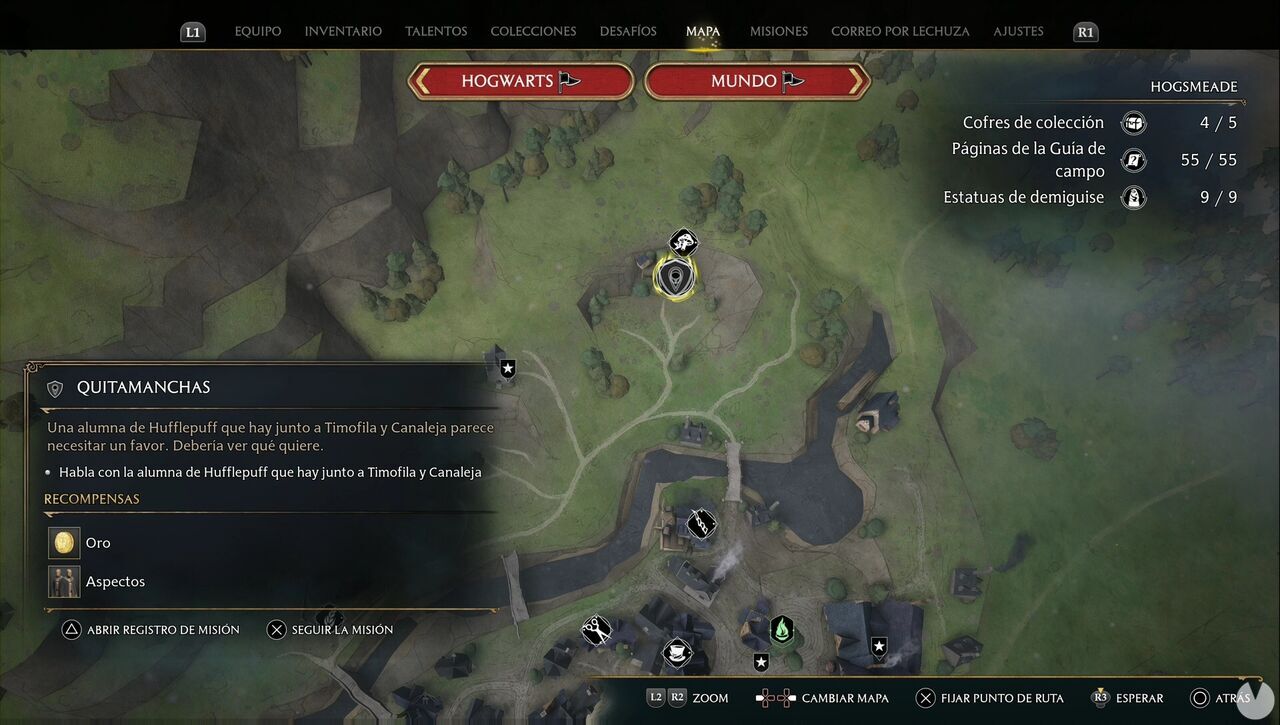Click the Oro gold coin reward icon
Image resolution: width=1280 pixels, height=725 pixels.
pyautogui.click(x=64, y=542)
